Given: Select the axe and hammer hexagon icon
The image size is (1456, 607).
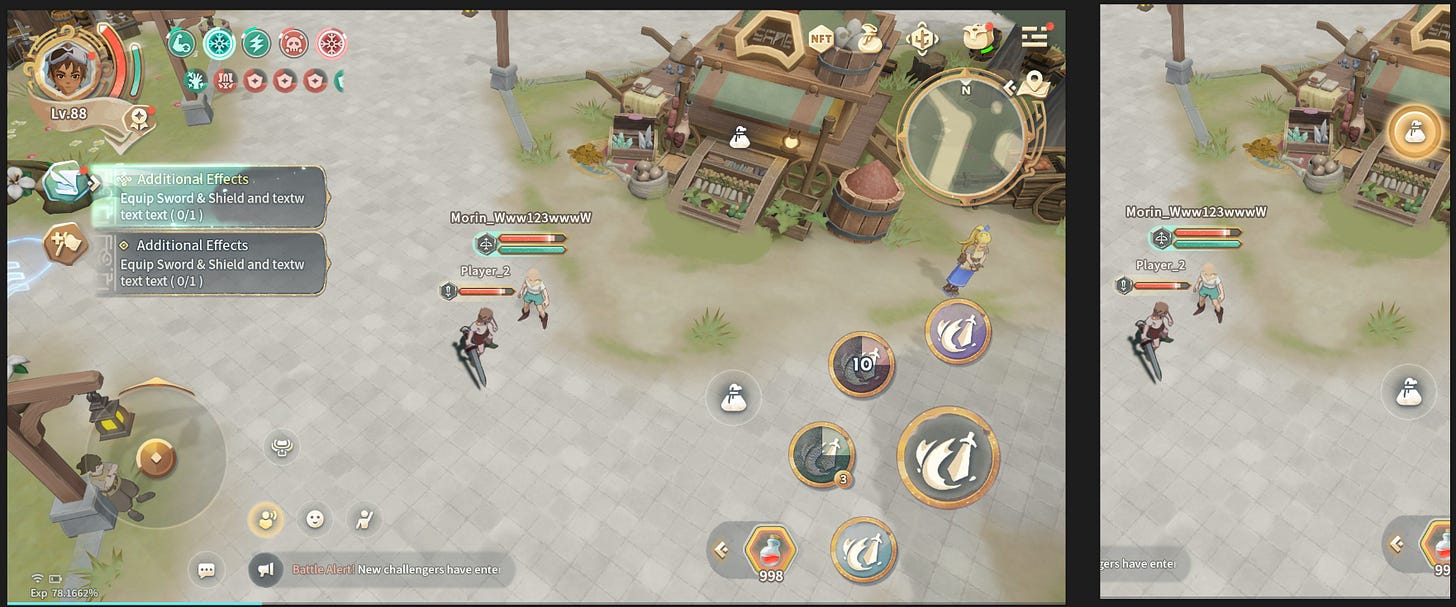Looking at the screenshot, I should (65, 244).
